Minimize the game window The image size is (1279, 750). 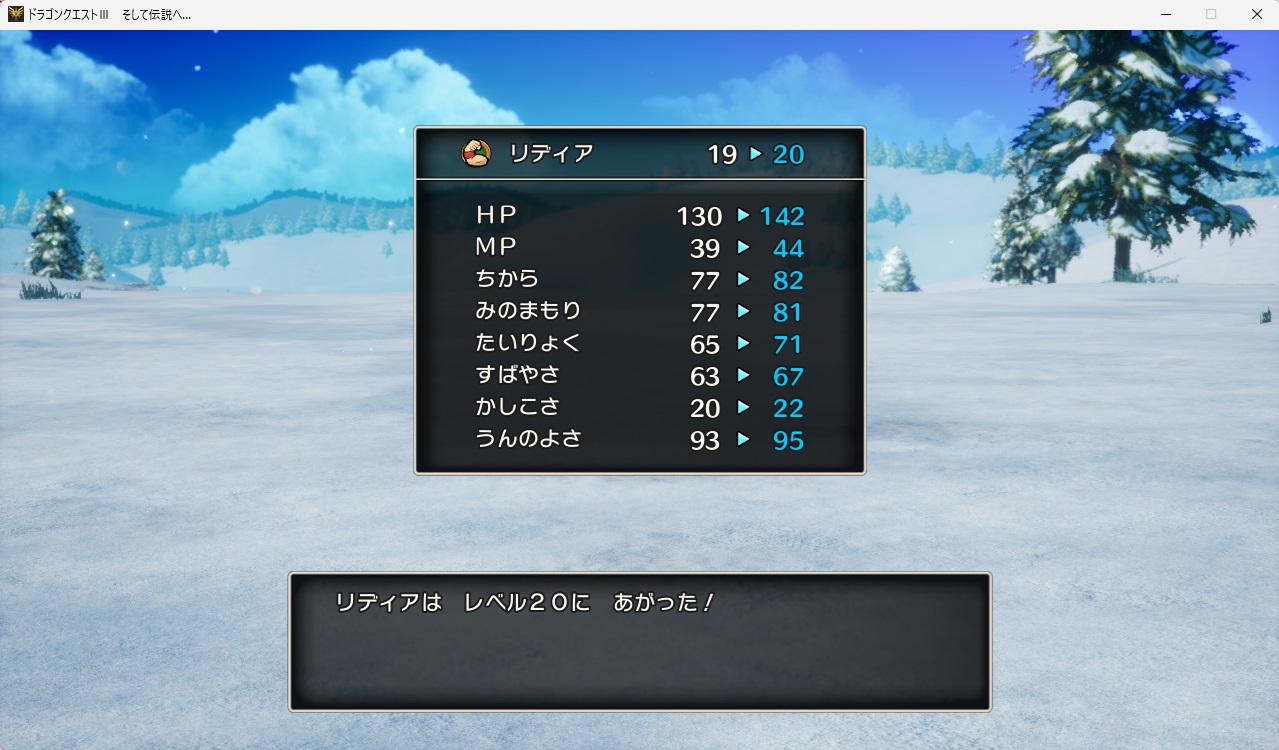(x=1165, y=14)
